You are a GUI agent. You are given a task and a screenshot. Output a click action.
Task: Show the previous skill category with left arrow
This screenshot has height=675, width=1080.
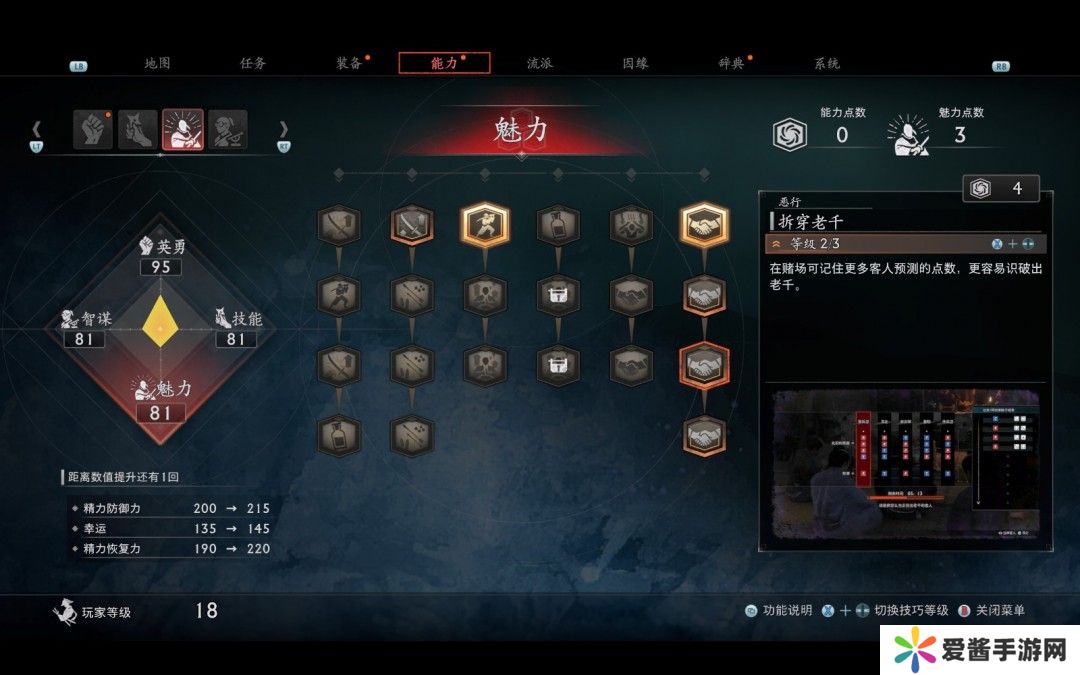coord(37,130)
